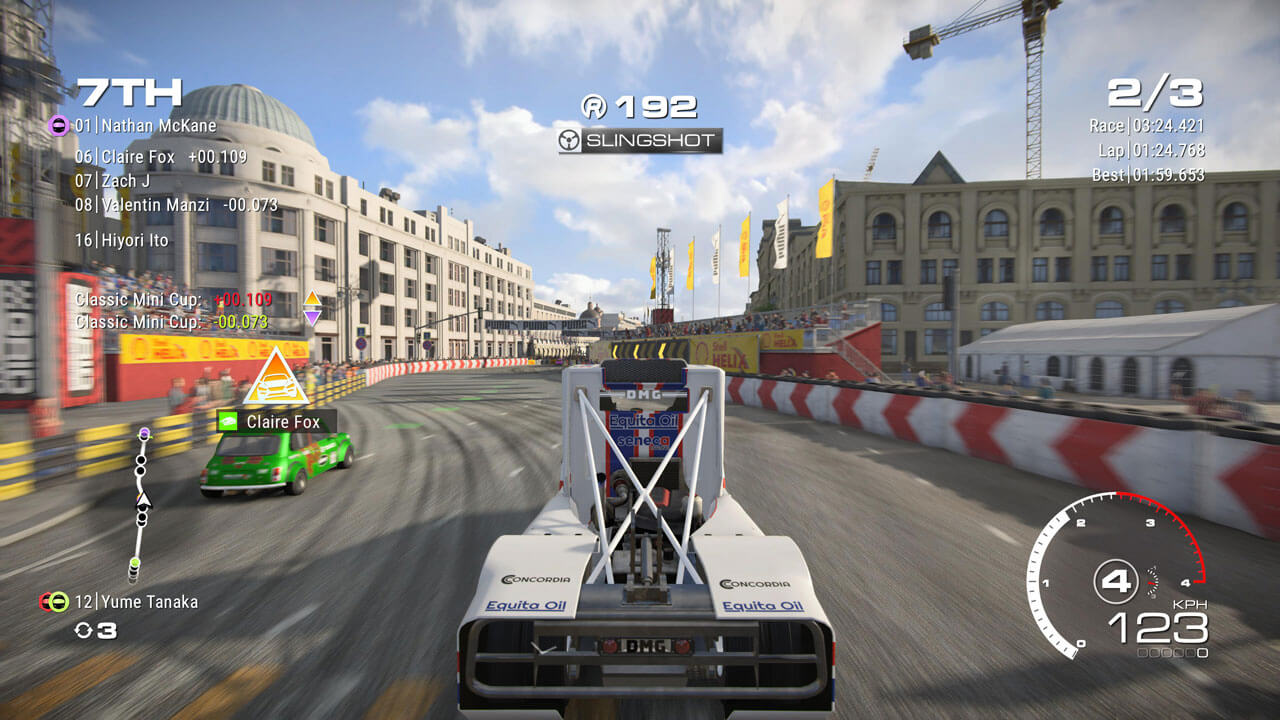Open the track outline minimap
Image resolution: width=1280 pixels, height=720 pixels.
141,503
